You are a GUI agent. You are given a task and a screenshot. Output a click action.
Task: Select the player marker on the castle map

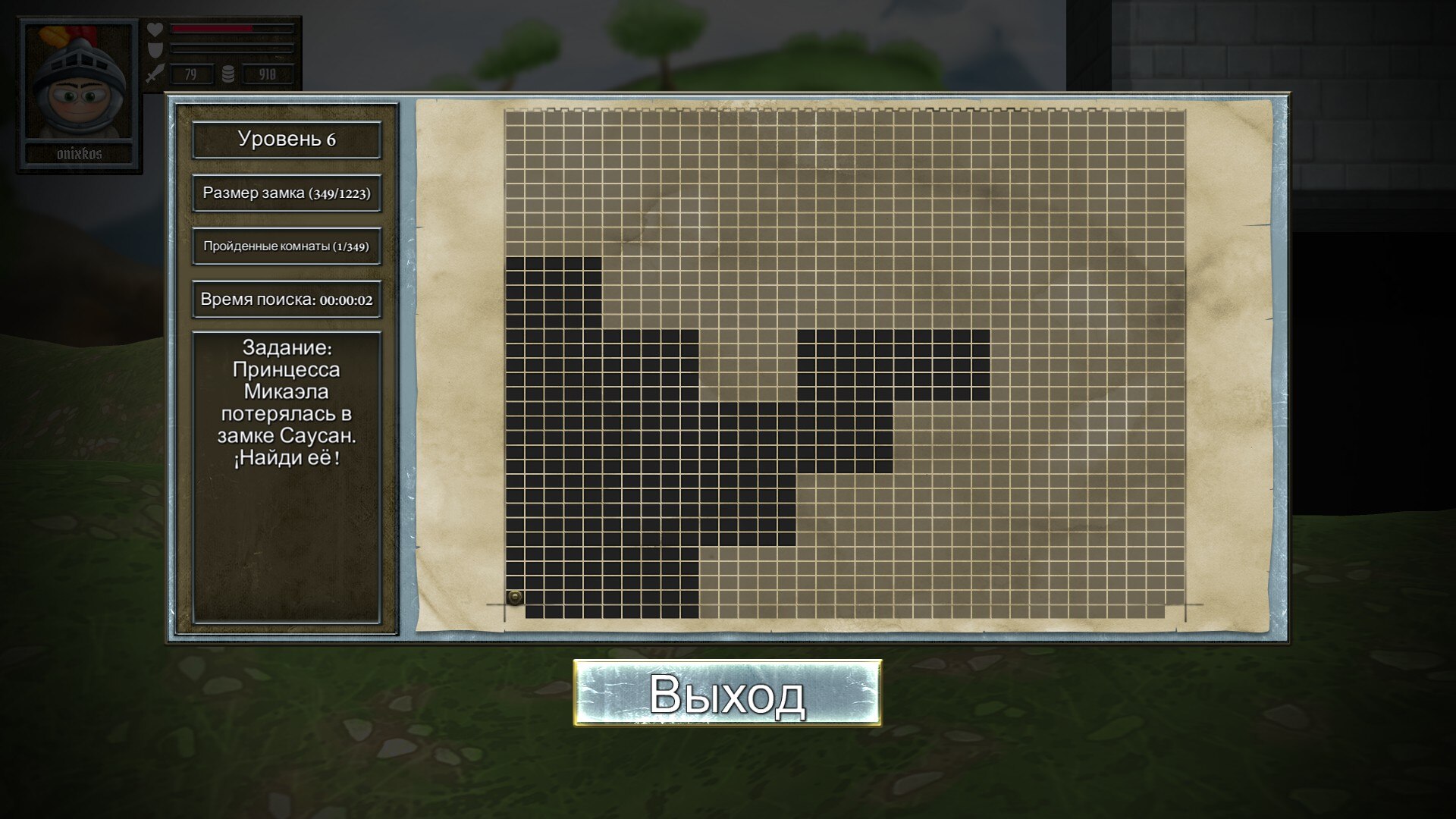pos(515,598)
